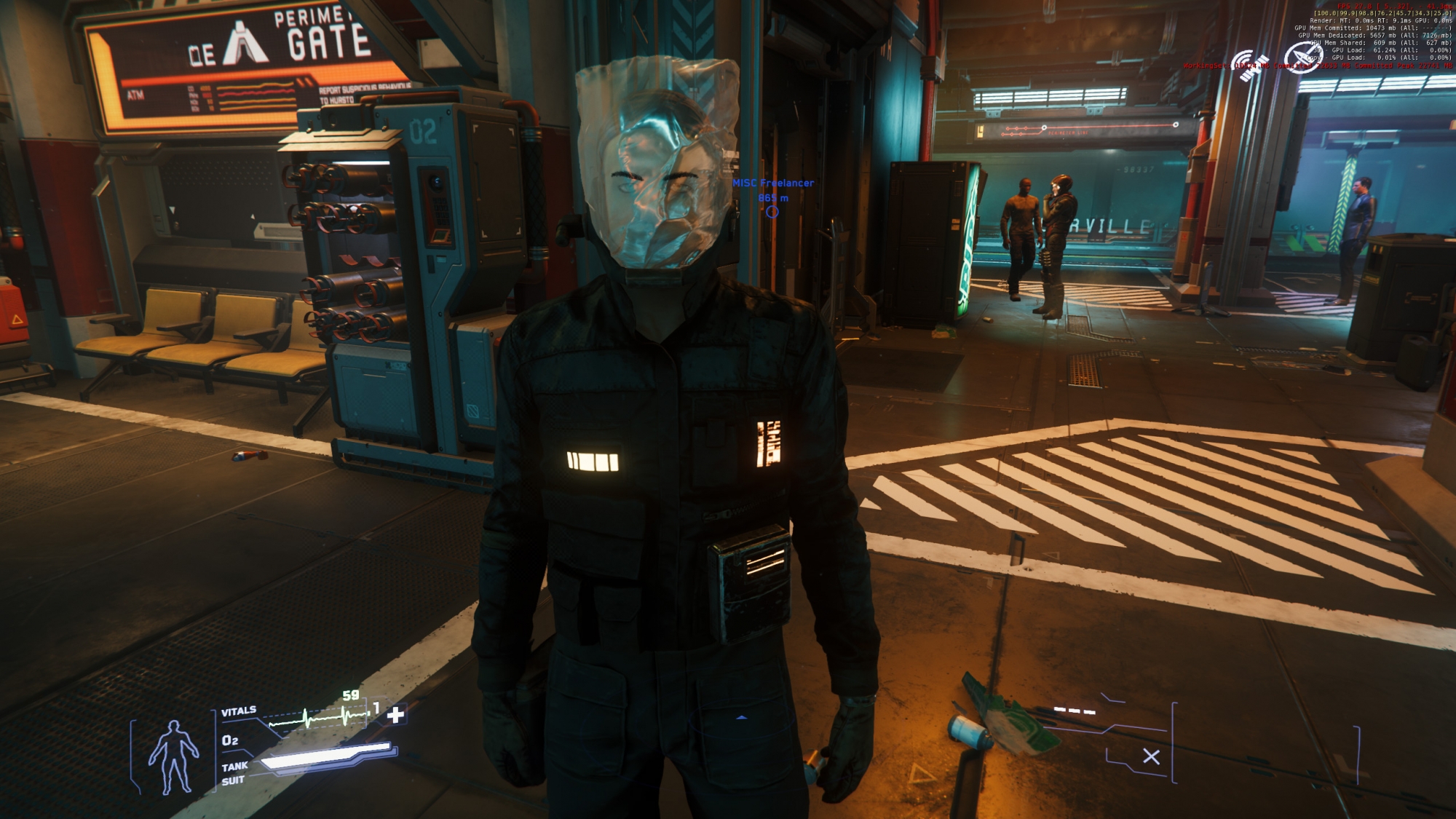Click the X in the weapon panel

pos(1151,757)
